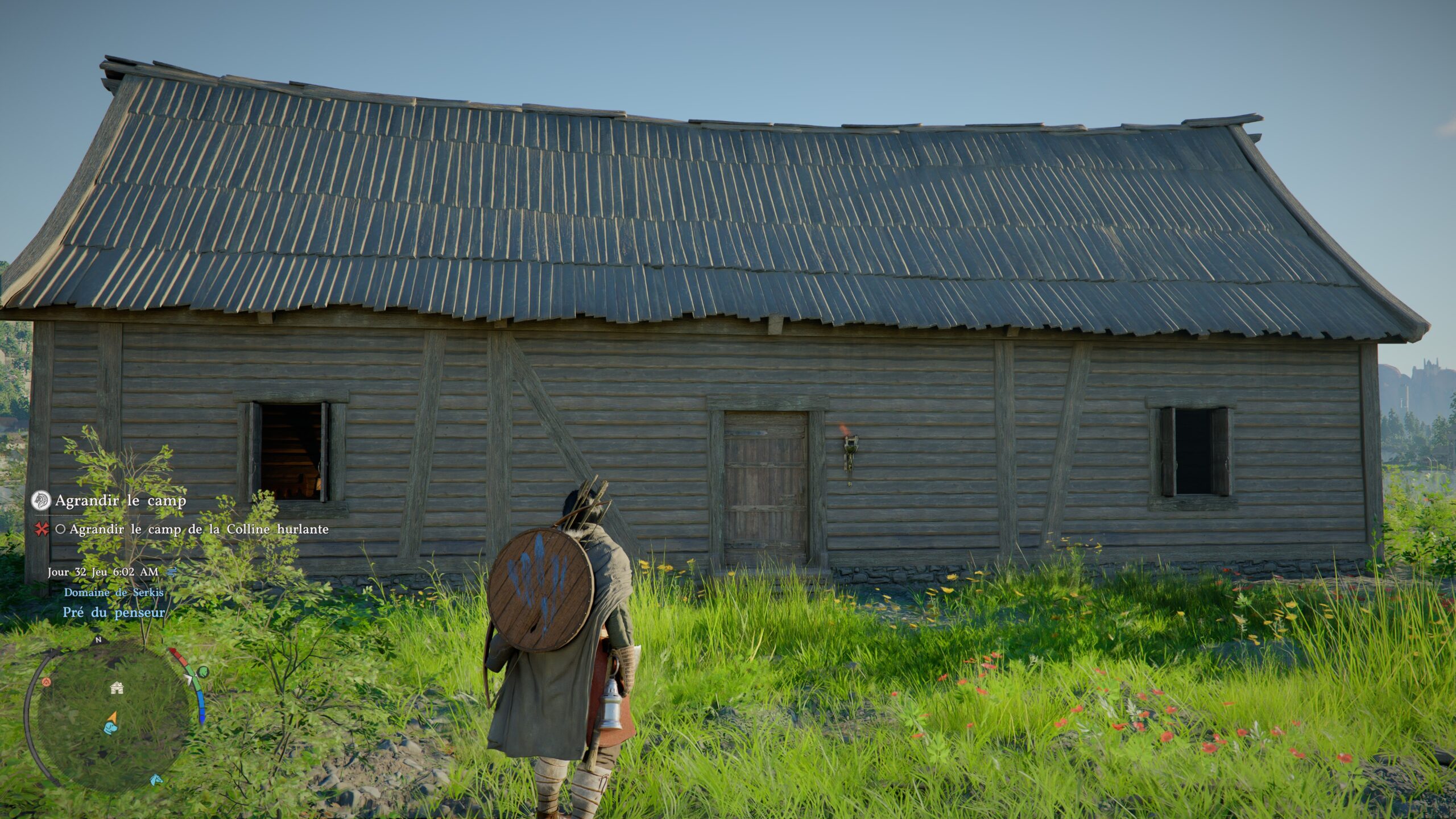Click the green character portrait on the minimap edge
Screen dimensions: 1456x819
point(204,672)
